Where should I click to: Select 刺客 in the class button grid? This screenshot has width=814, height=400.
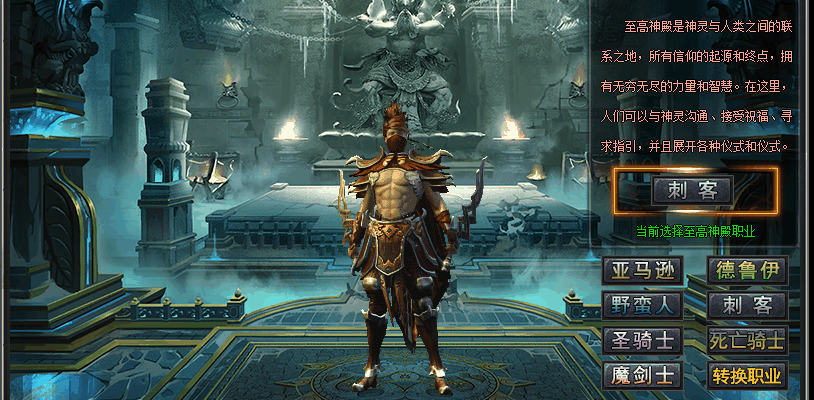747,305
